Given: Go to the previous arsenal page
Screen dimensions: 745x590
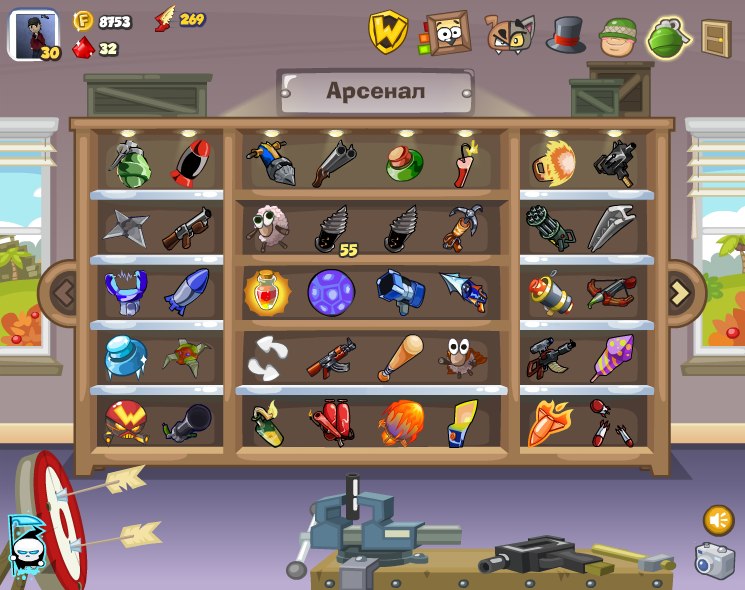Looking at the screenshot, I should point(64,293).
